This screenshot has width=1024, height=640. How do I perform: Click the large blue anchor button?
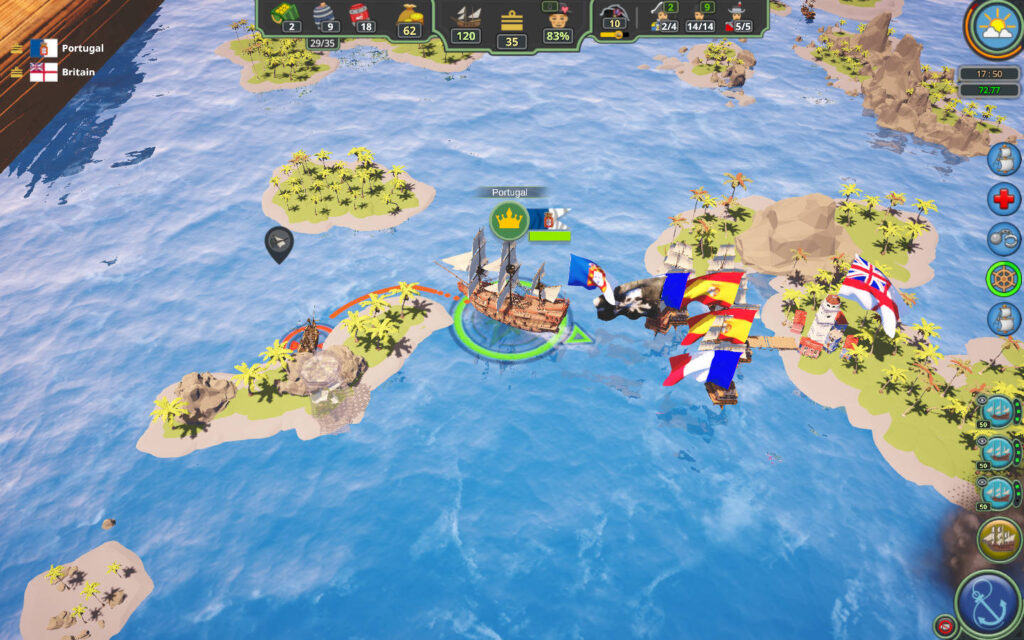point(988,603)
